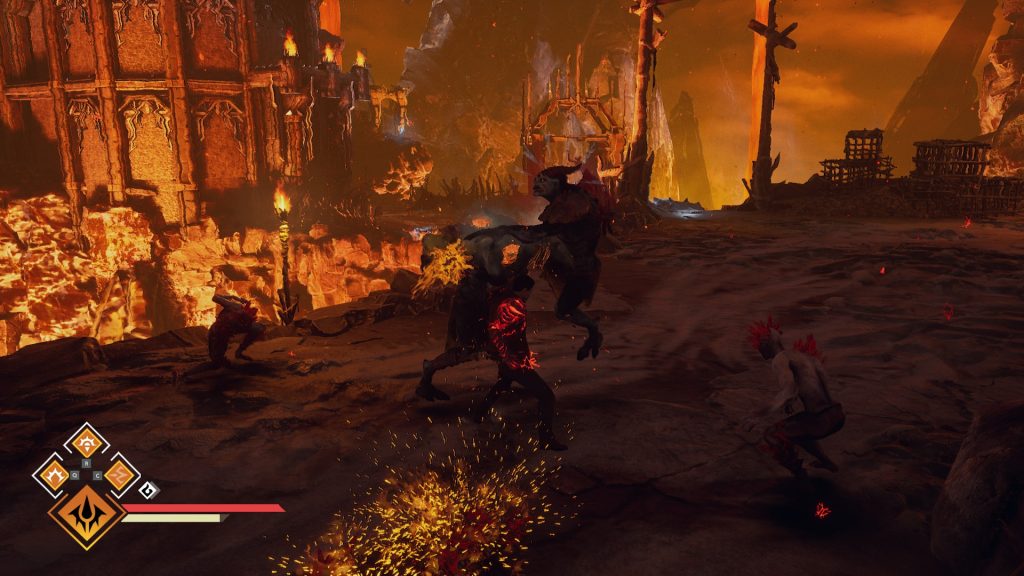Select the small white swirl charge icon
This screenshot has height=576, width=1024.
pyautogui.click(x=148, y=489)
